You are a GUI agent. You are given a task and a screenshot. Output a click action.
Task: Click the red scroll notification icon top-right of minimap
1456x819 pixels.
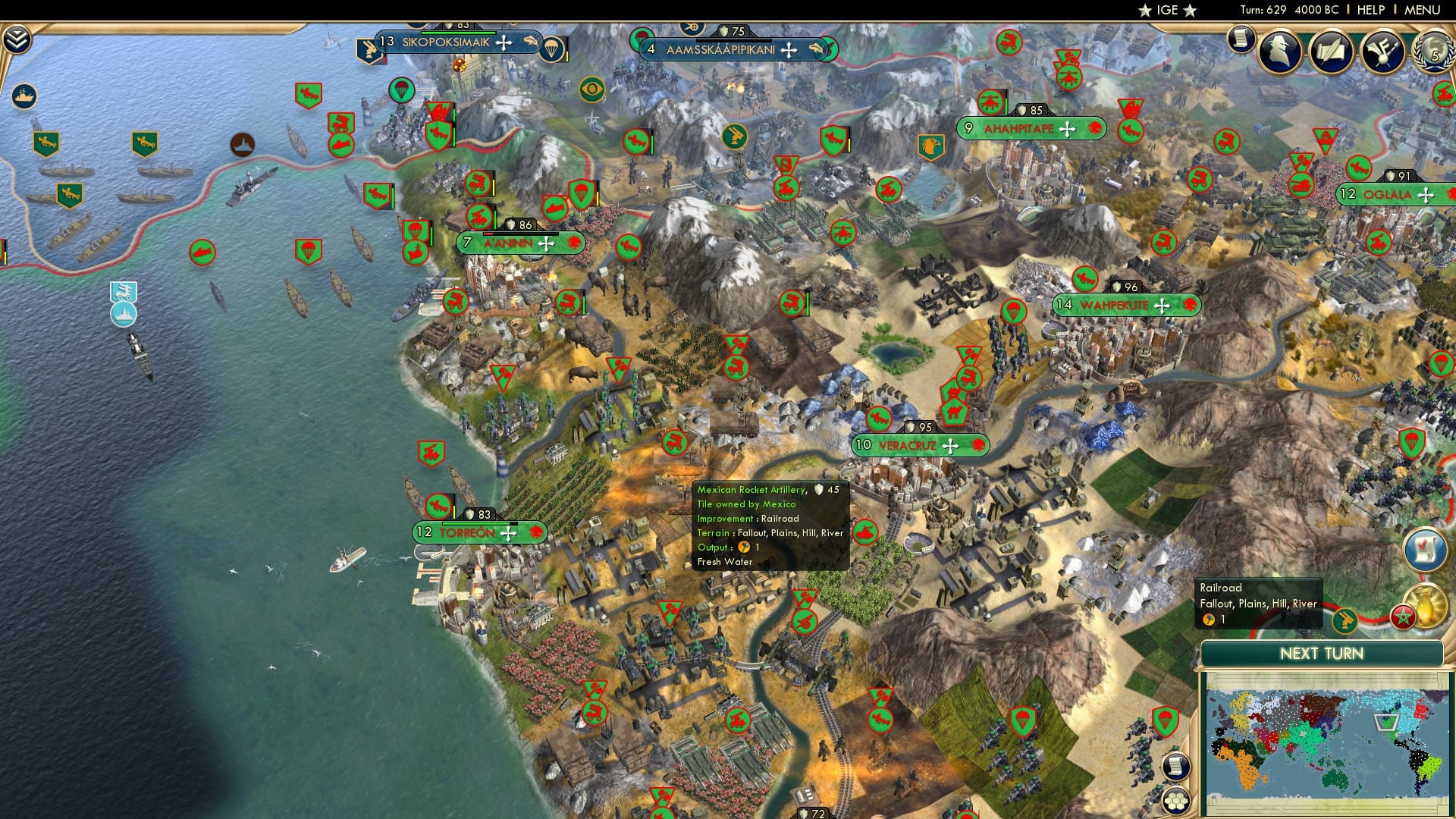click(1425, 548)
